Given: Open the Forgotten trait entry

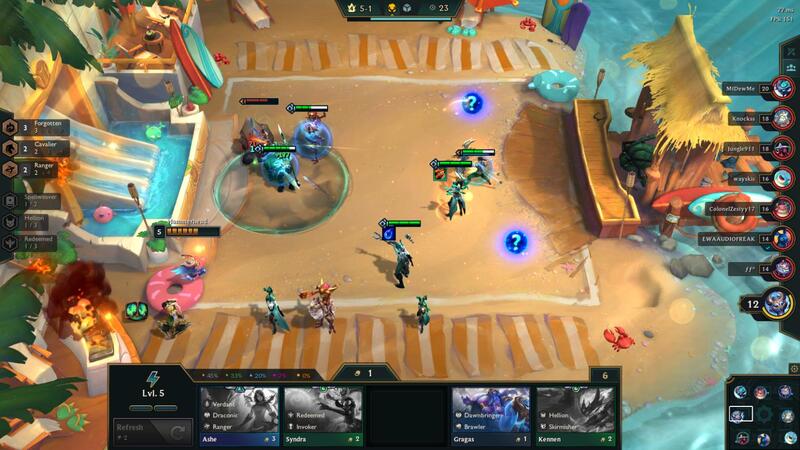Looking at the screenshot, I should coord(35,127).
